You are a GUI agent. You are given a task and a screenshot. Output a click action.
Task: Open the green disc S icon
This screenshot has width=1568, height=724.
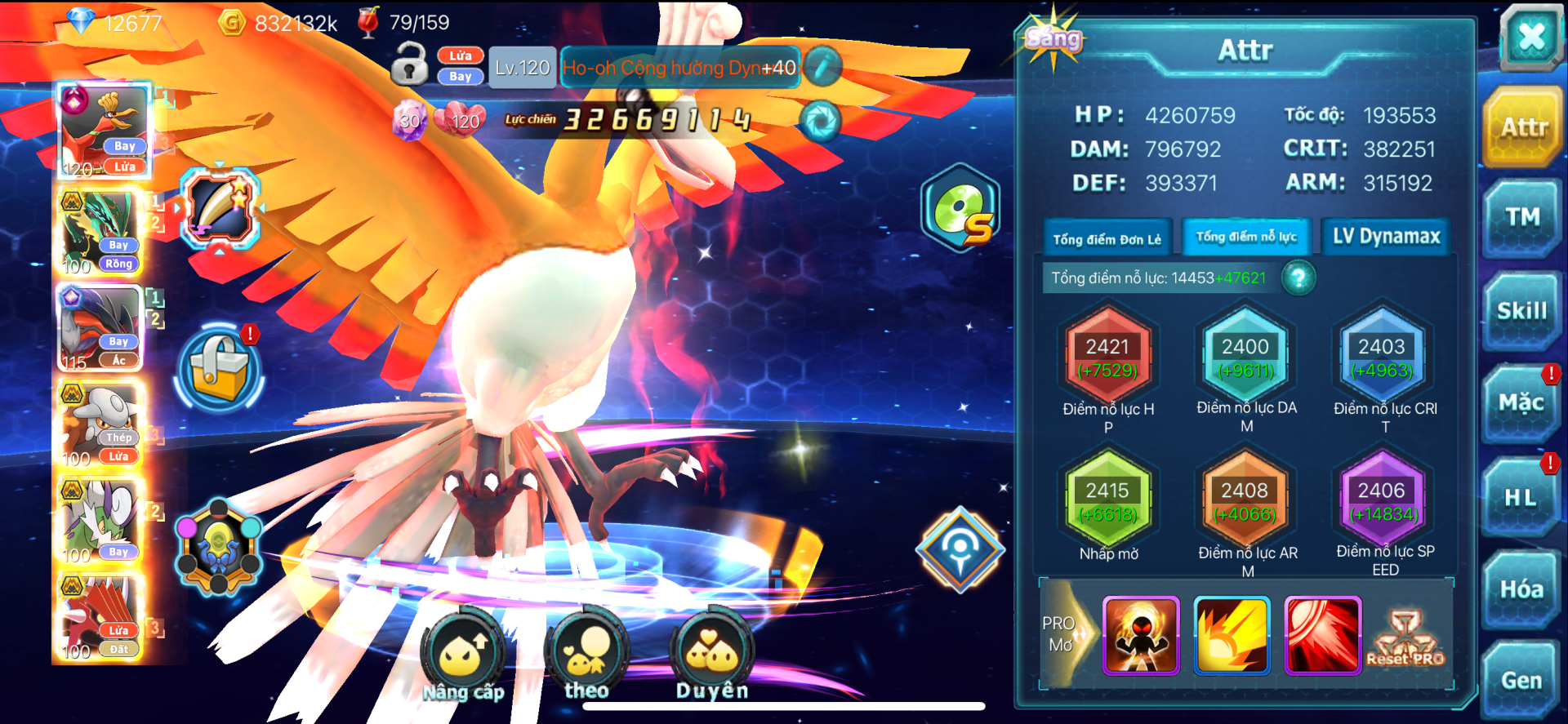[x=960, y=208]
